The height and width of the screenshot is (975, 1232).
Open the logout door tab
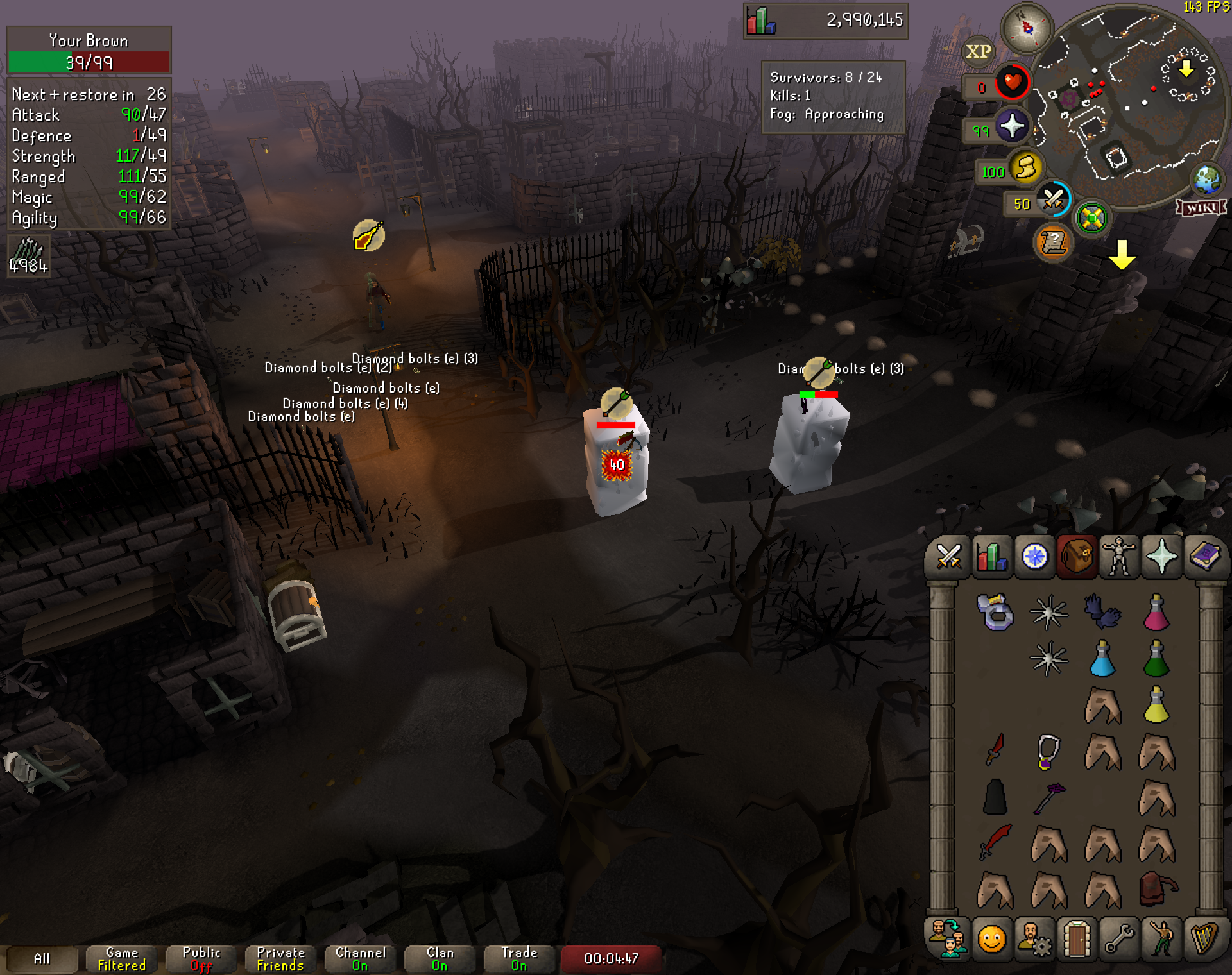click(1077, 940)
